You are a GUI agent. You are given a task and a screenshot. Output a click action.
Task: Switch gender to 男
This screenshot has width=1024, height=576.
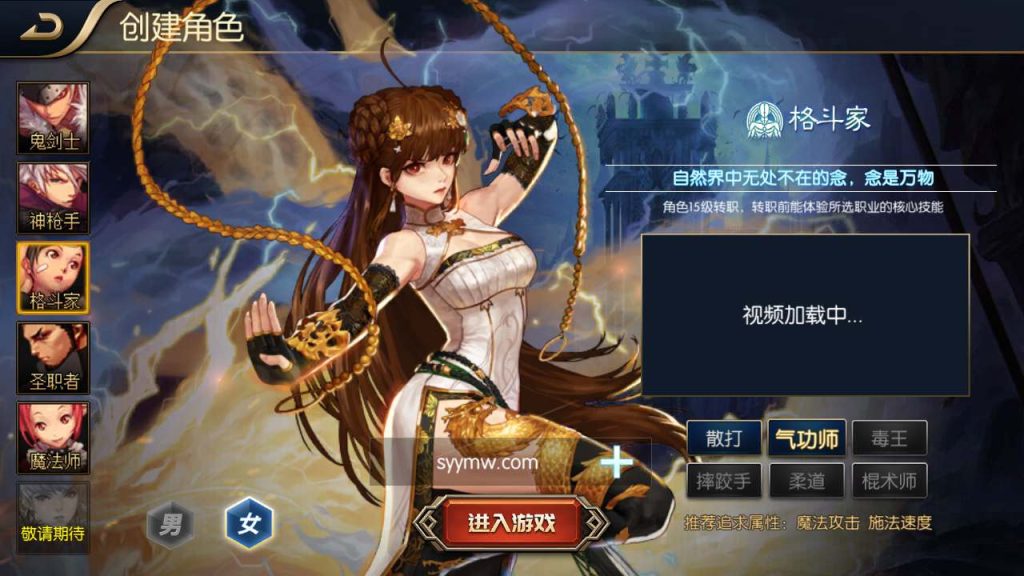tap(171, 523)
